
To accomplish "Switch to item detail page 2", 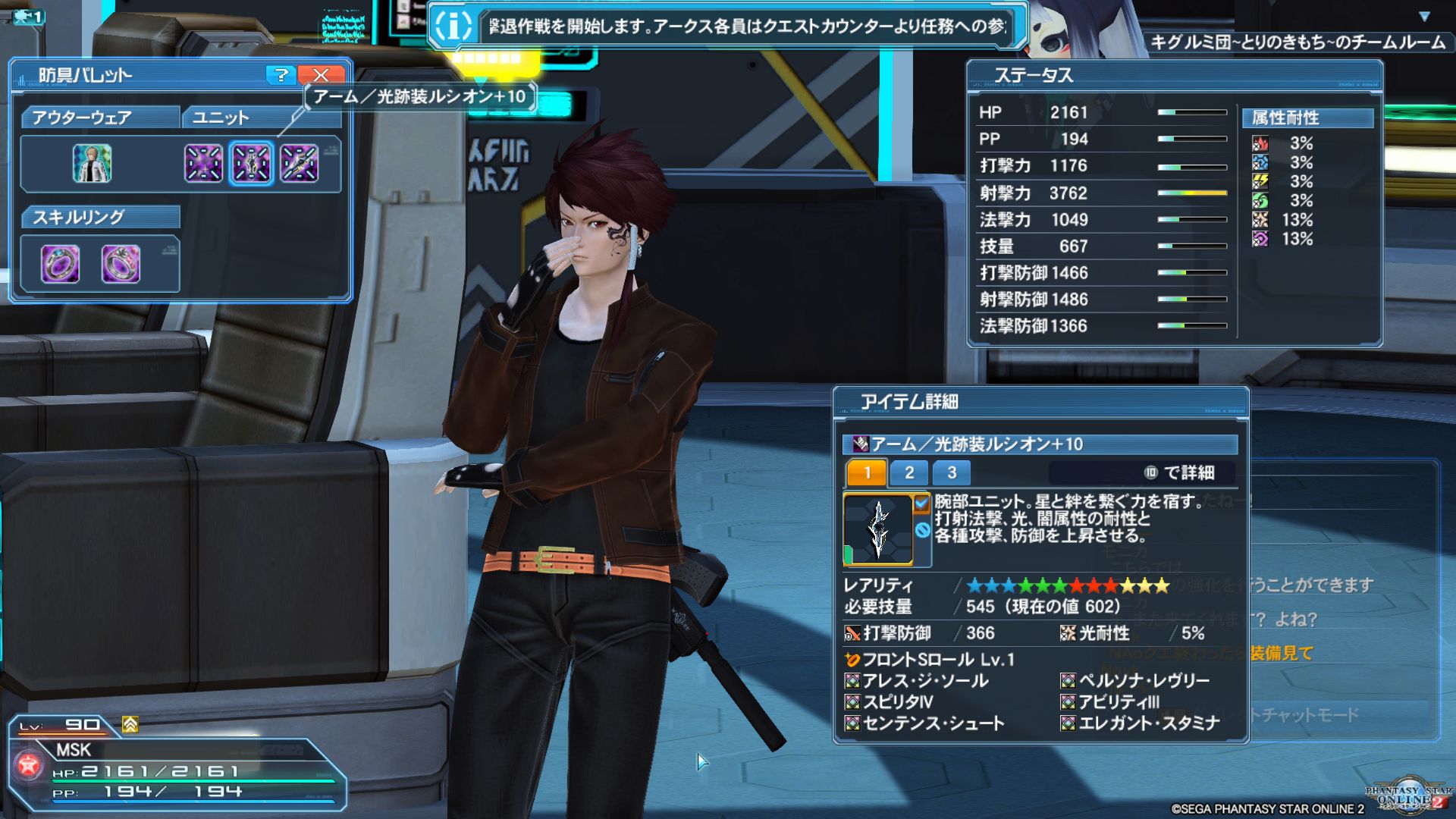I will (x=909, y=473).
